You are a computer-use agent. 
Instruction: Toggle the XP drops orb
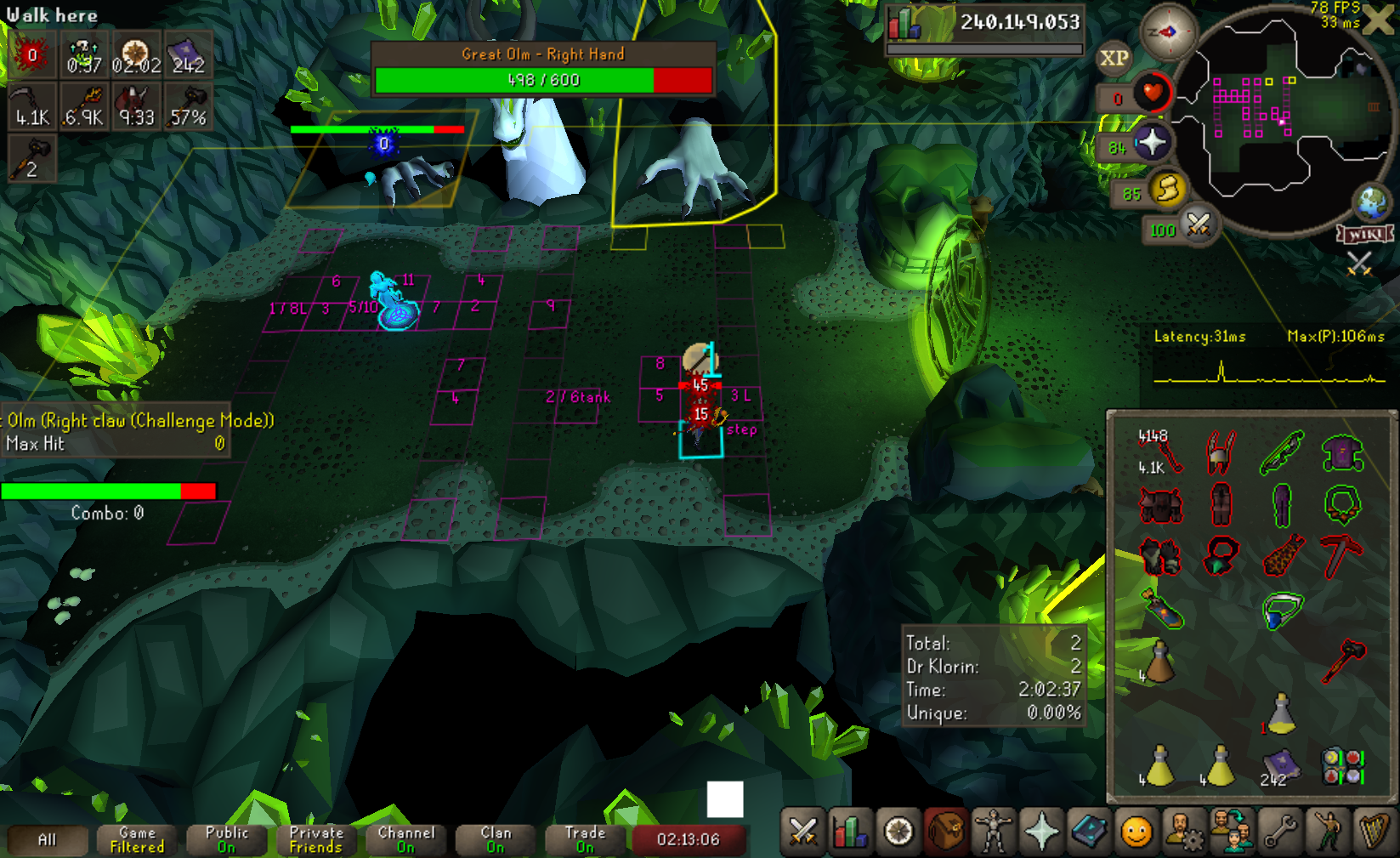(x=1114, y=58)
